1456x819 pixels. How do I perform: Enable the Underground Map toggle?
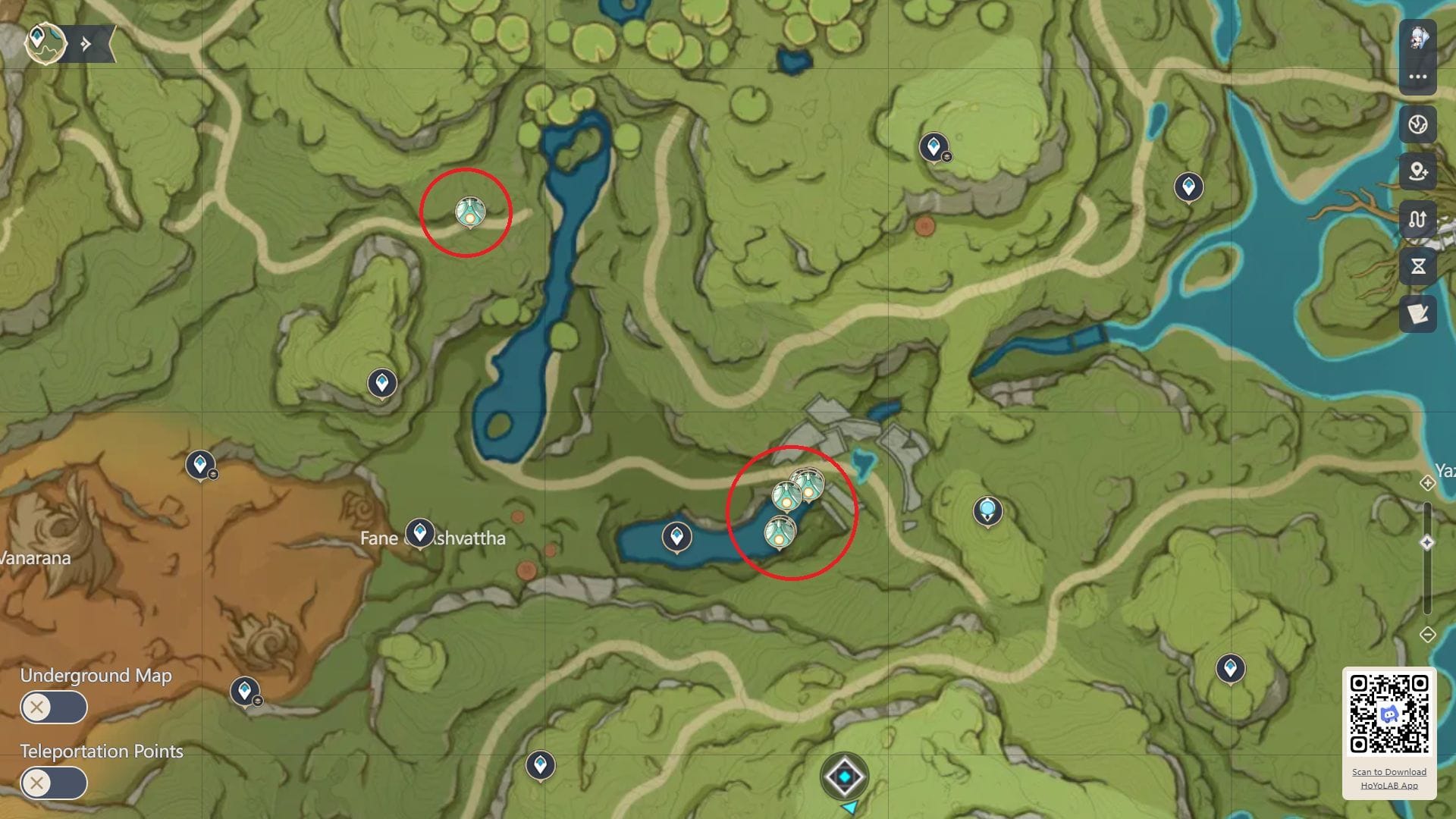(53, 707)
